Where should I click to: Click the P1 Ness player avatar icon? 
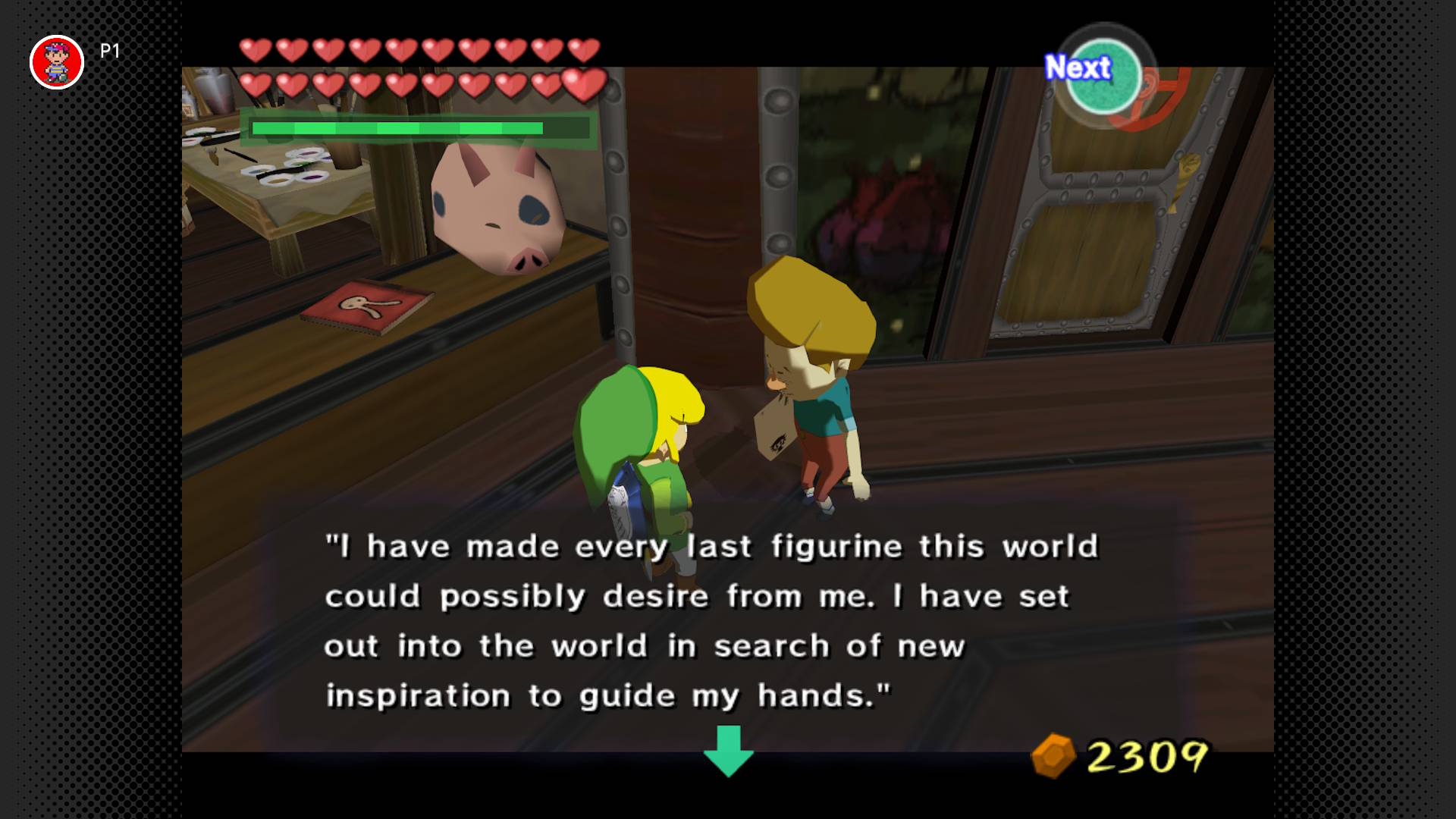(x=57, y=61)
